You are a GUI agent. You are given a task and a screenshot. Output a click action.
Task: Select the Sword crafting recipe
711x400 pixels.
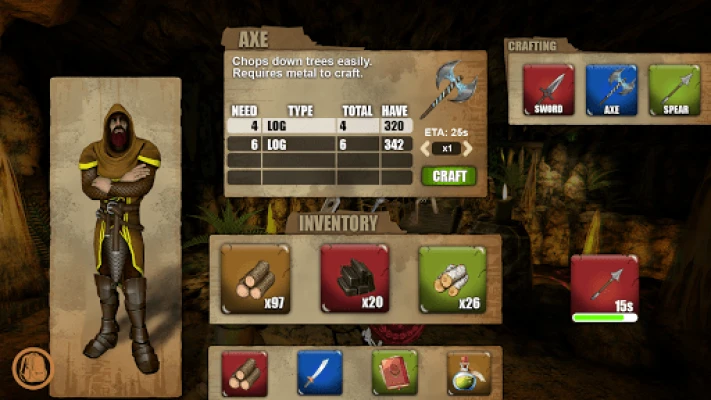point(549,90)
